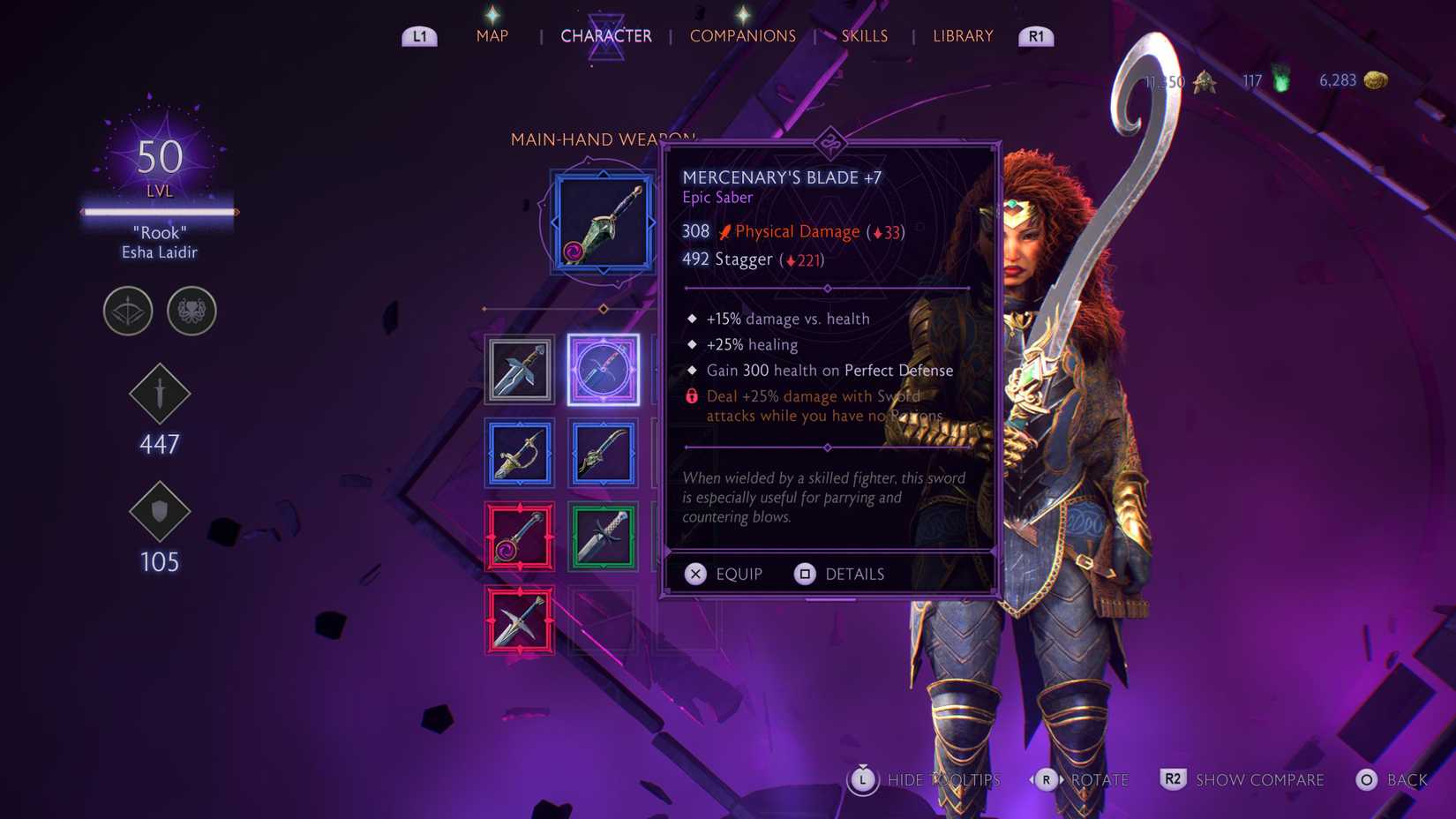
Task: Click the red lock icon beside the locked trait
Action: (692, 396)
